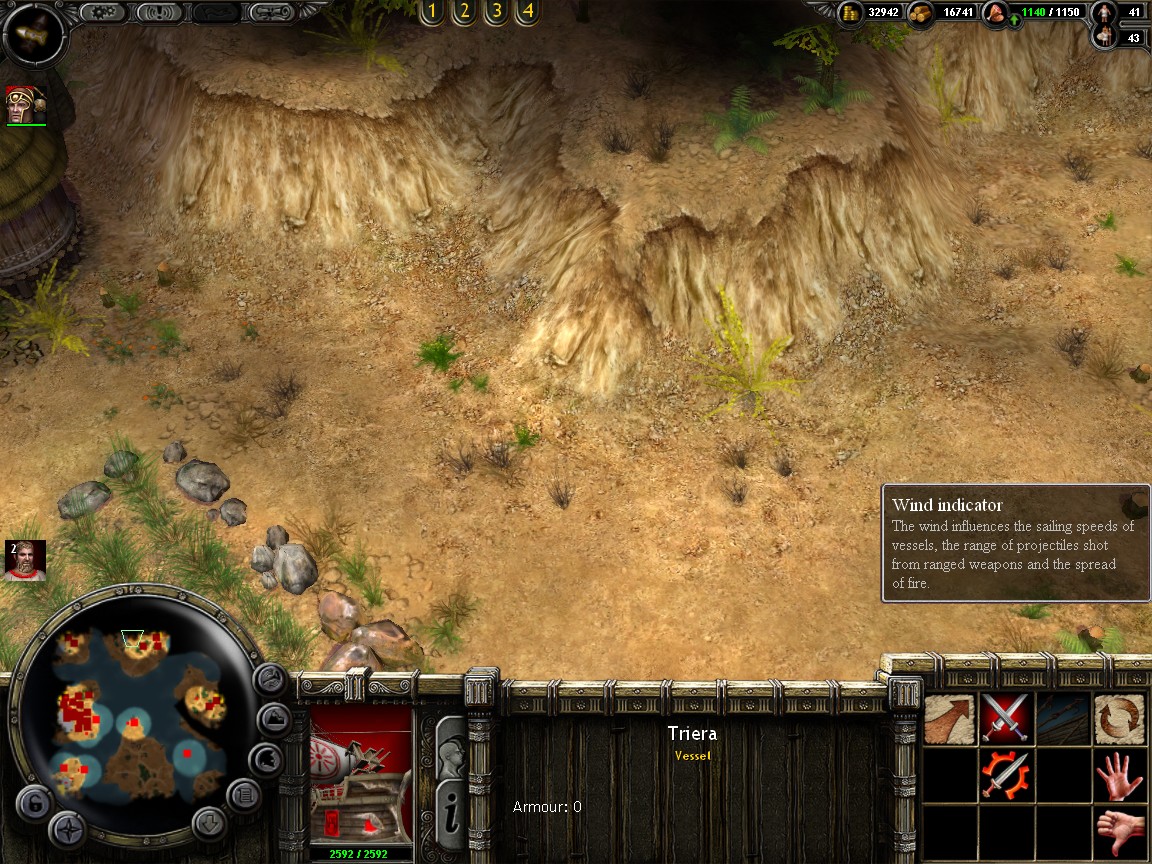
Task: Select control group 2
Action: click(x=463, y=12)
